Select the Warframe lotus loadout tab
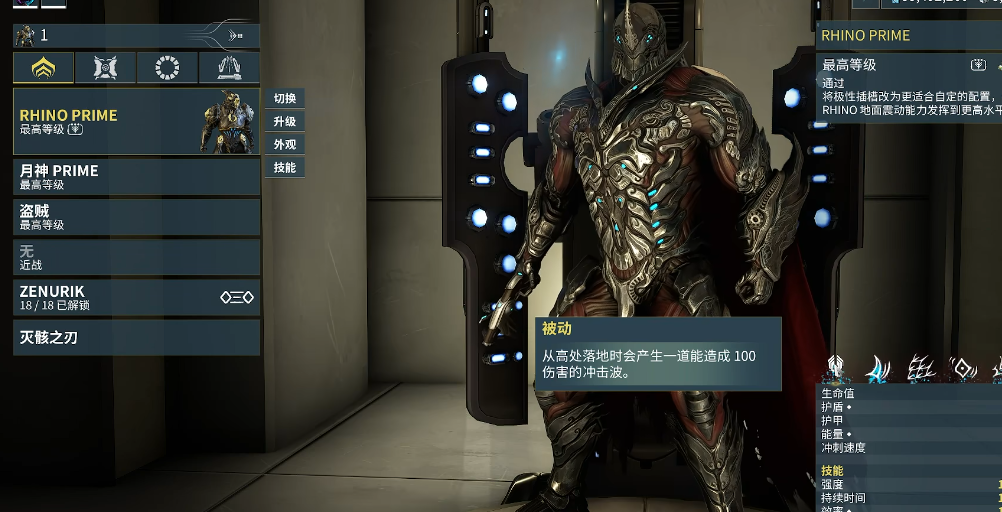 point(44,68)
